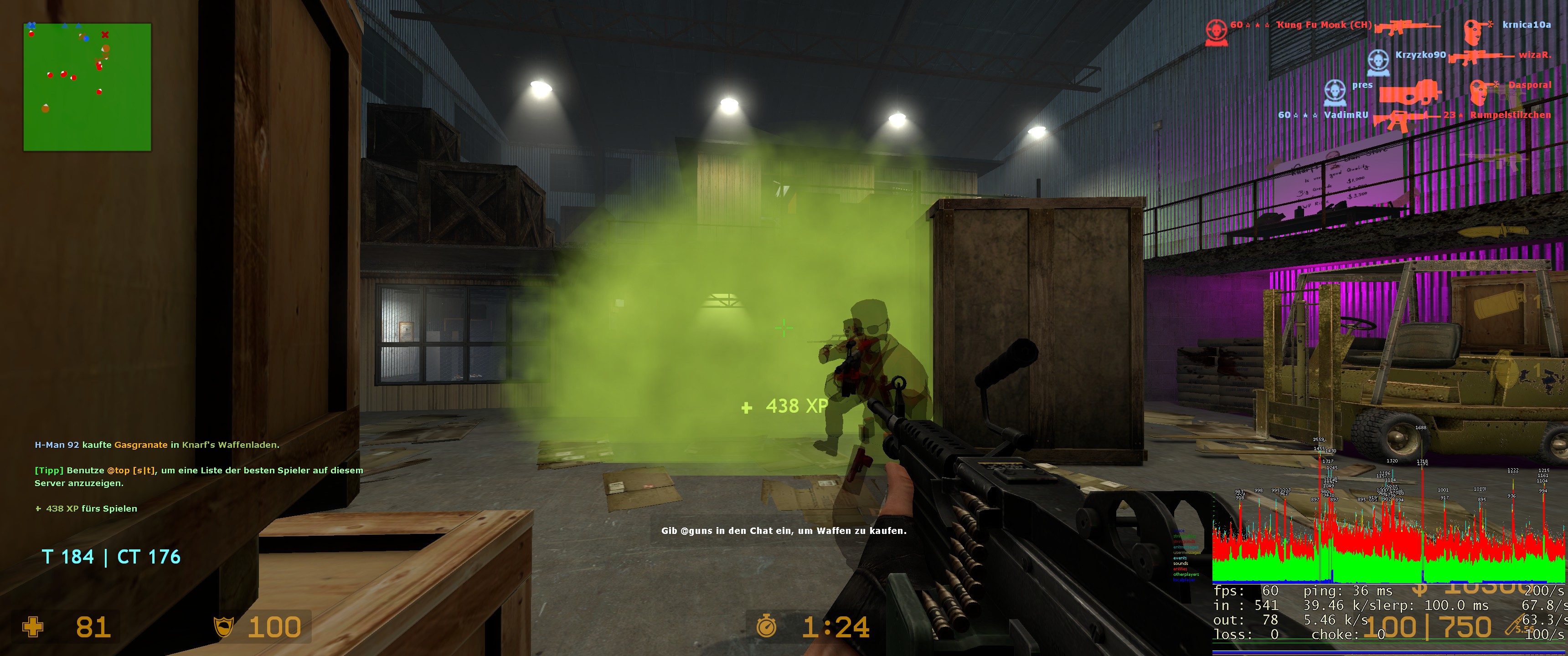Click Krzyzko90's name in the kill feed
The width and height of the screenshot is (1568, 656).
pyautogui.click(x=1420, y=55)
